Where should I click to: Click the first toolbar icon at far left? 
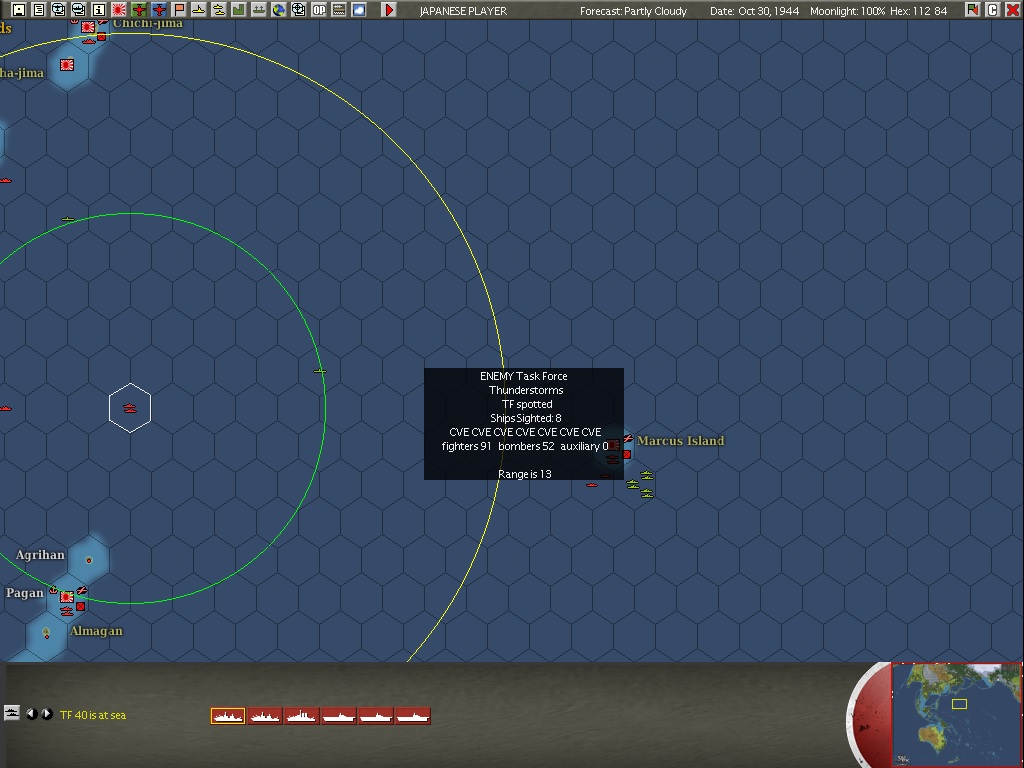(x=19, y=10)
